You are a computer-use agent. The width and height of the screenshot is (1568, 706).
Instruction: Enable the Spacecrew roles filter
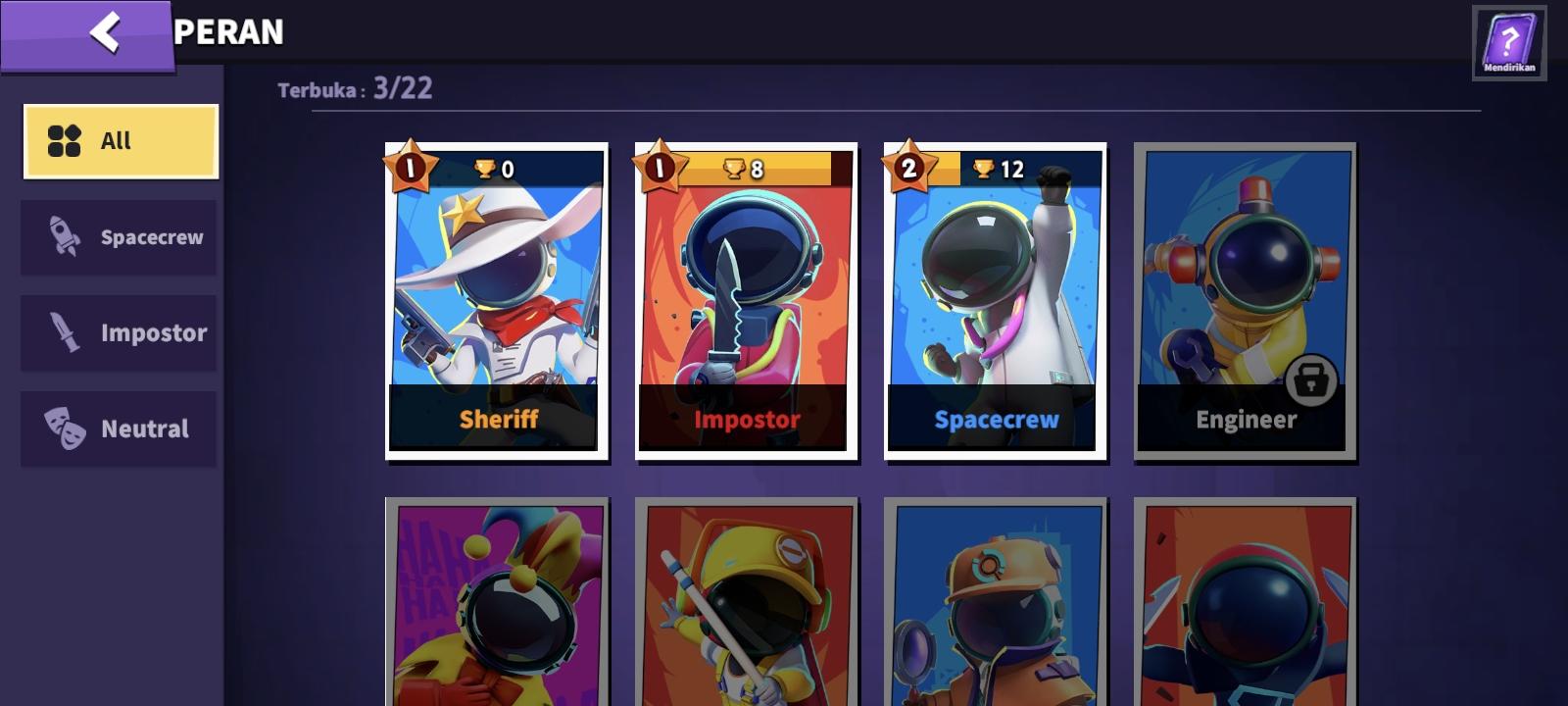118,237
